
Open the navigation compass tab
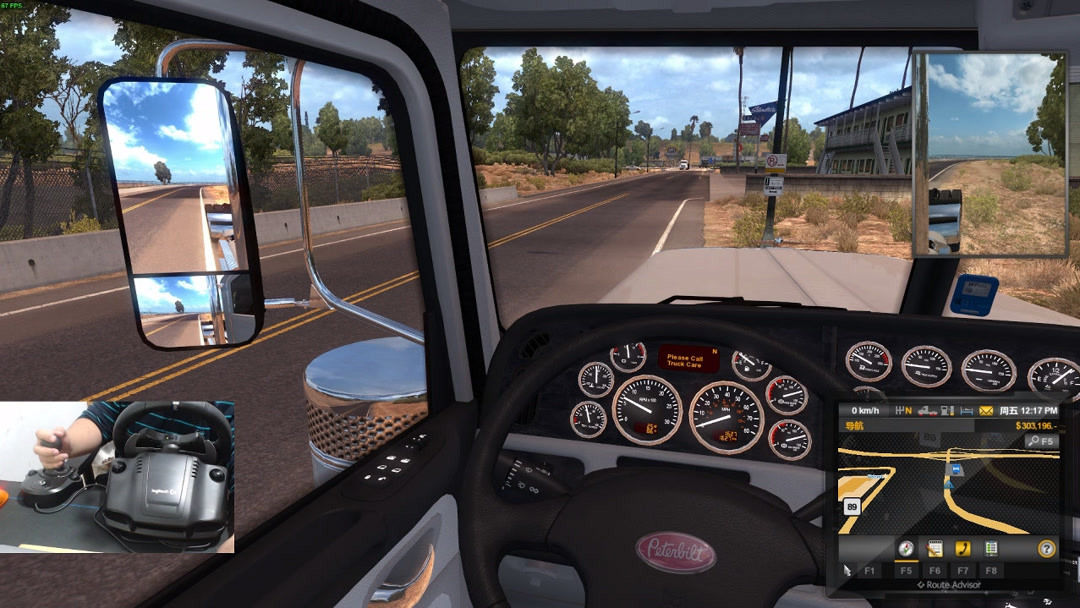pyautogui.click(x=906, y=548)
